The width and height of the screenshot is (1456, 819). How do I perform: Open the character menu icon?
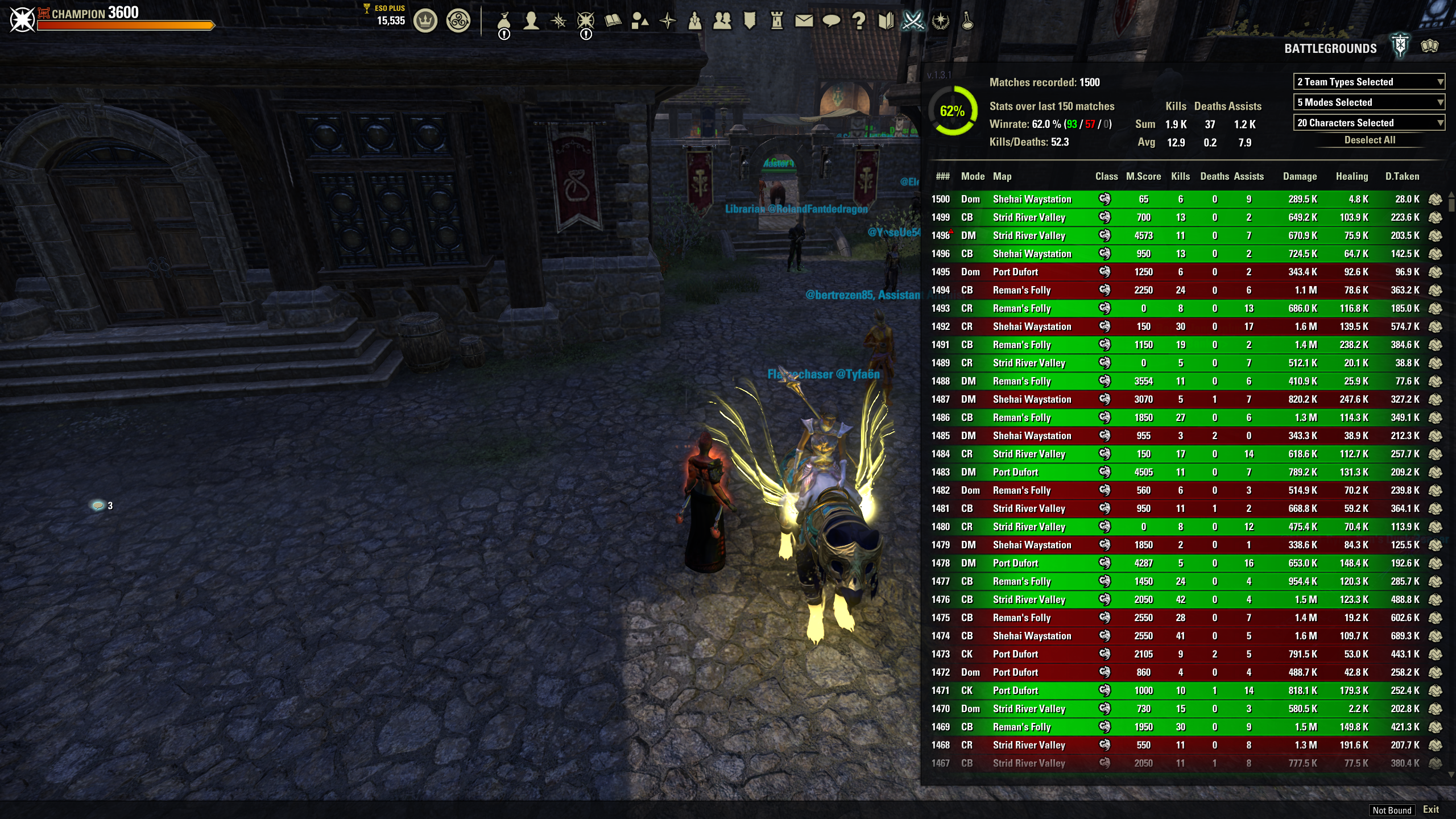click(531, 21)
